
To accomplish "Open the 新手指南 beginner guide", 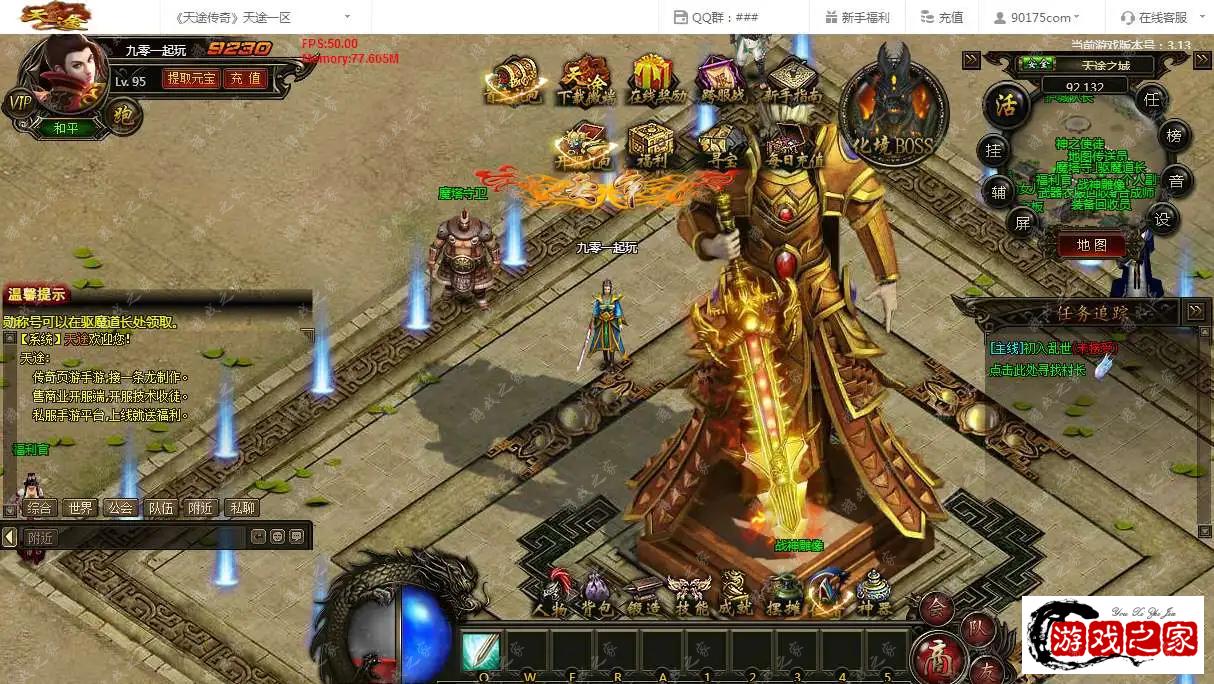I will tap(791, 80).
